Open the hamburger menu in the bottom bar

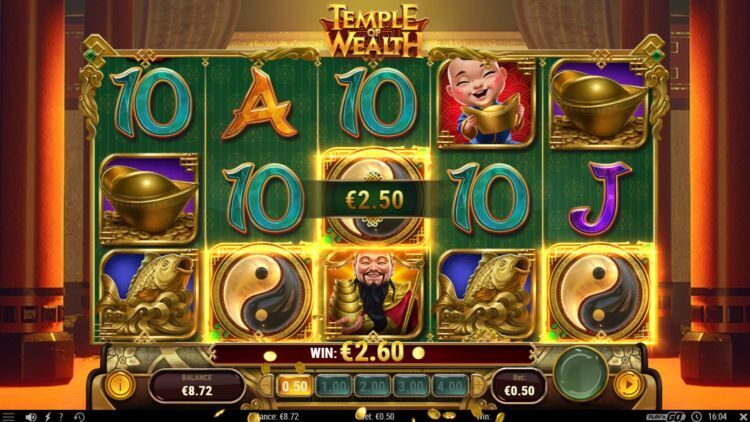[x=9, y=416]
